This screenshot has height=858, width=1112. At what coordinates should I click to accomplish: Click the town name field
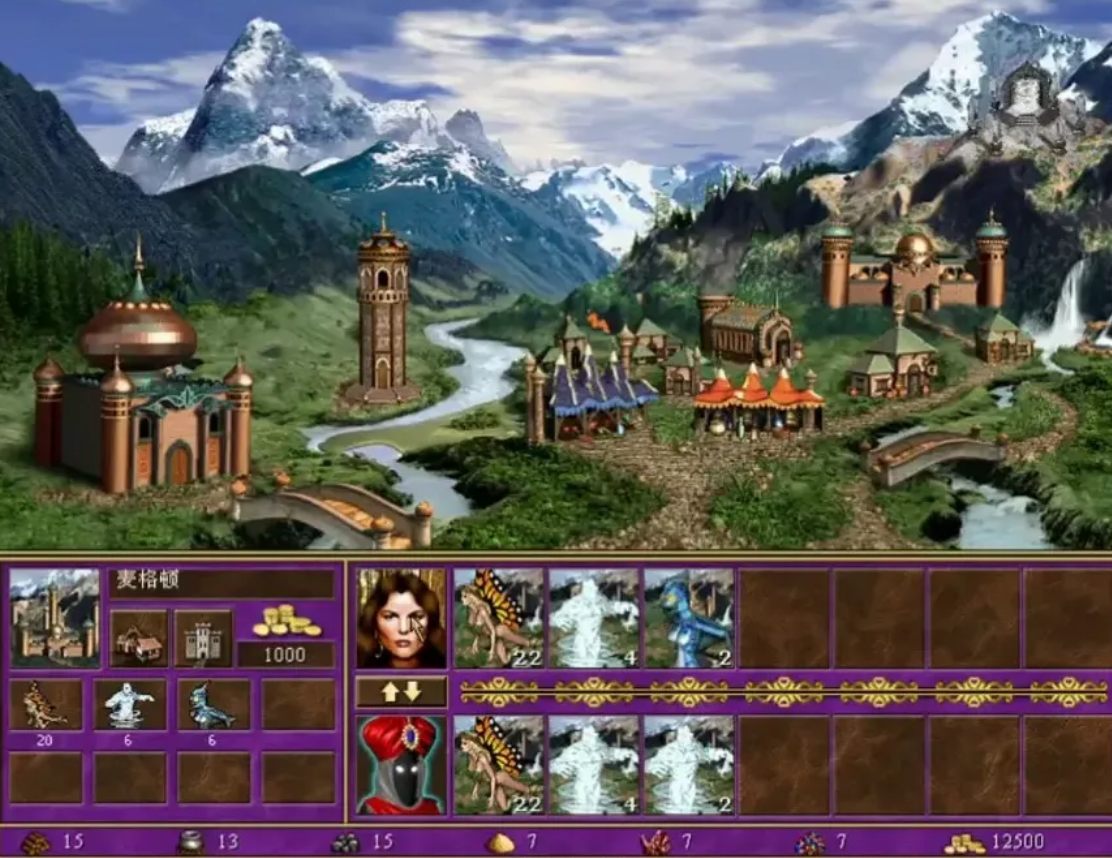[222, 583]
